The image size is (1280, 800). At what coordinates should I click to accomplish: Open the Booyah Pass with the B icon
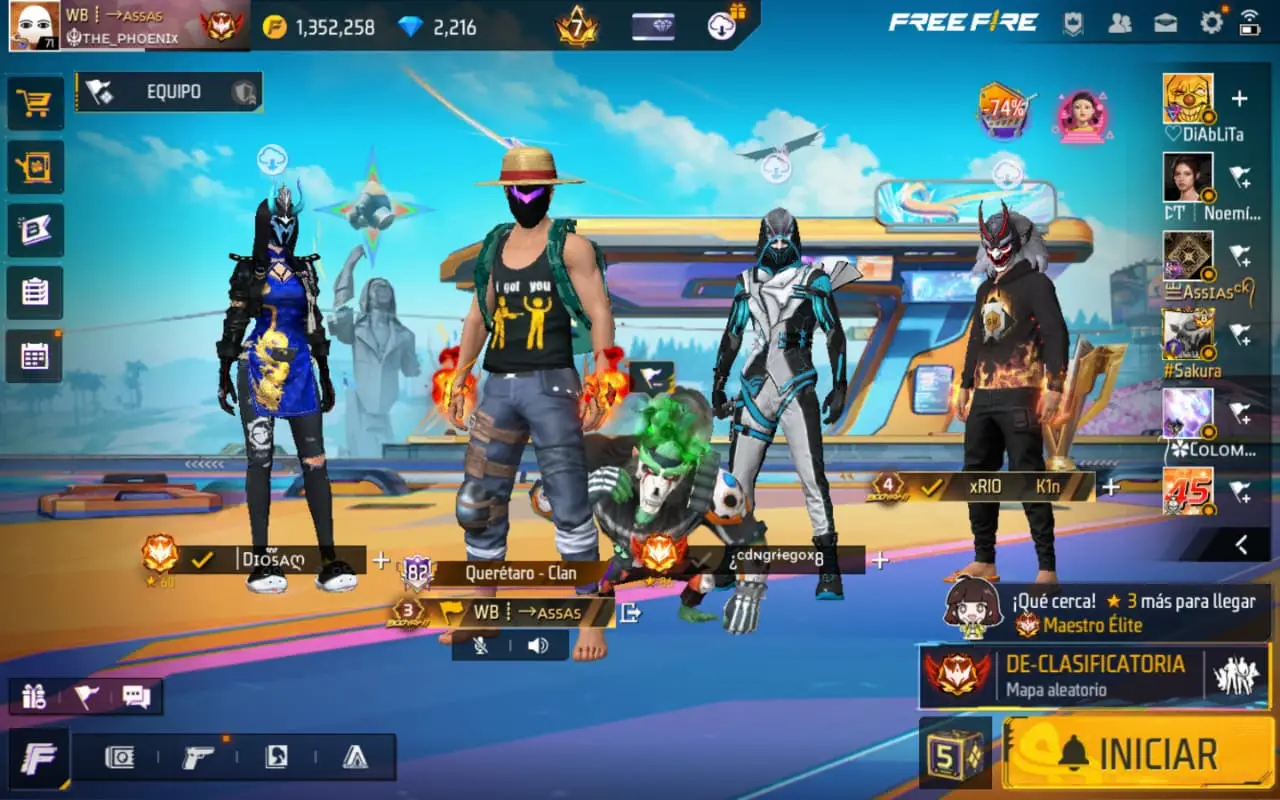point(35,229)
